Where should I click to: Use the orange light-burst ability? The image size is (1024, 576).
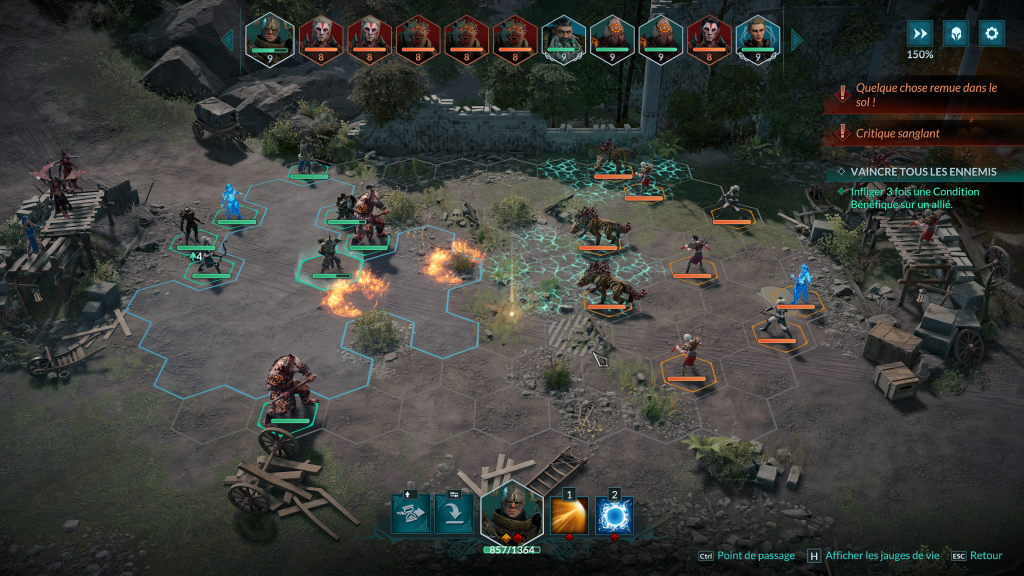[x=570, y=516]
